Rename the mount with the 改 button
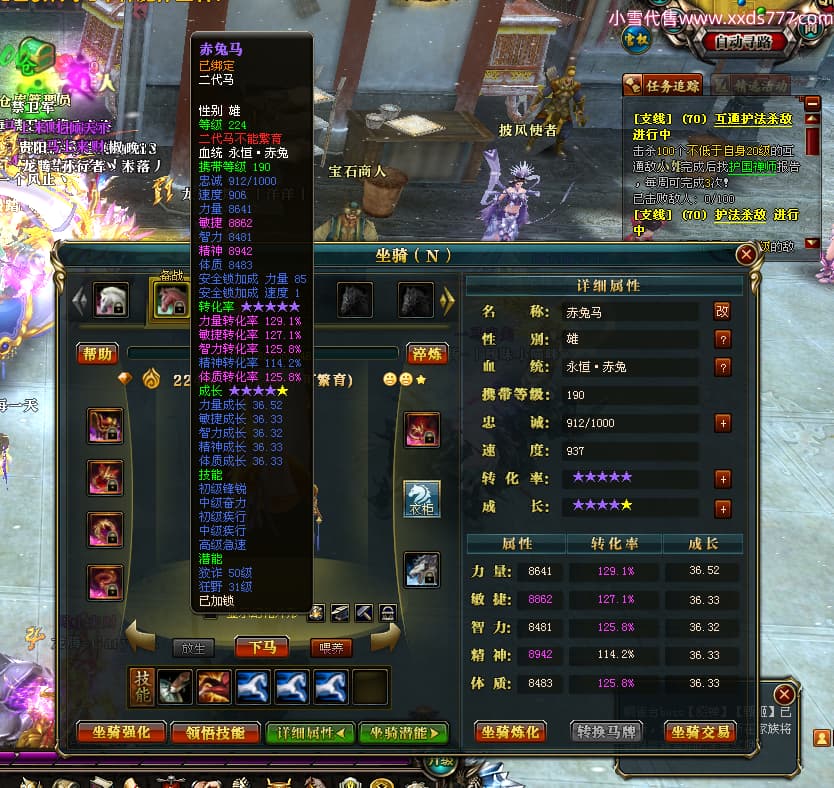The width and height of the screenshot is (834, 788). coord(722,311)
